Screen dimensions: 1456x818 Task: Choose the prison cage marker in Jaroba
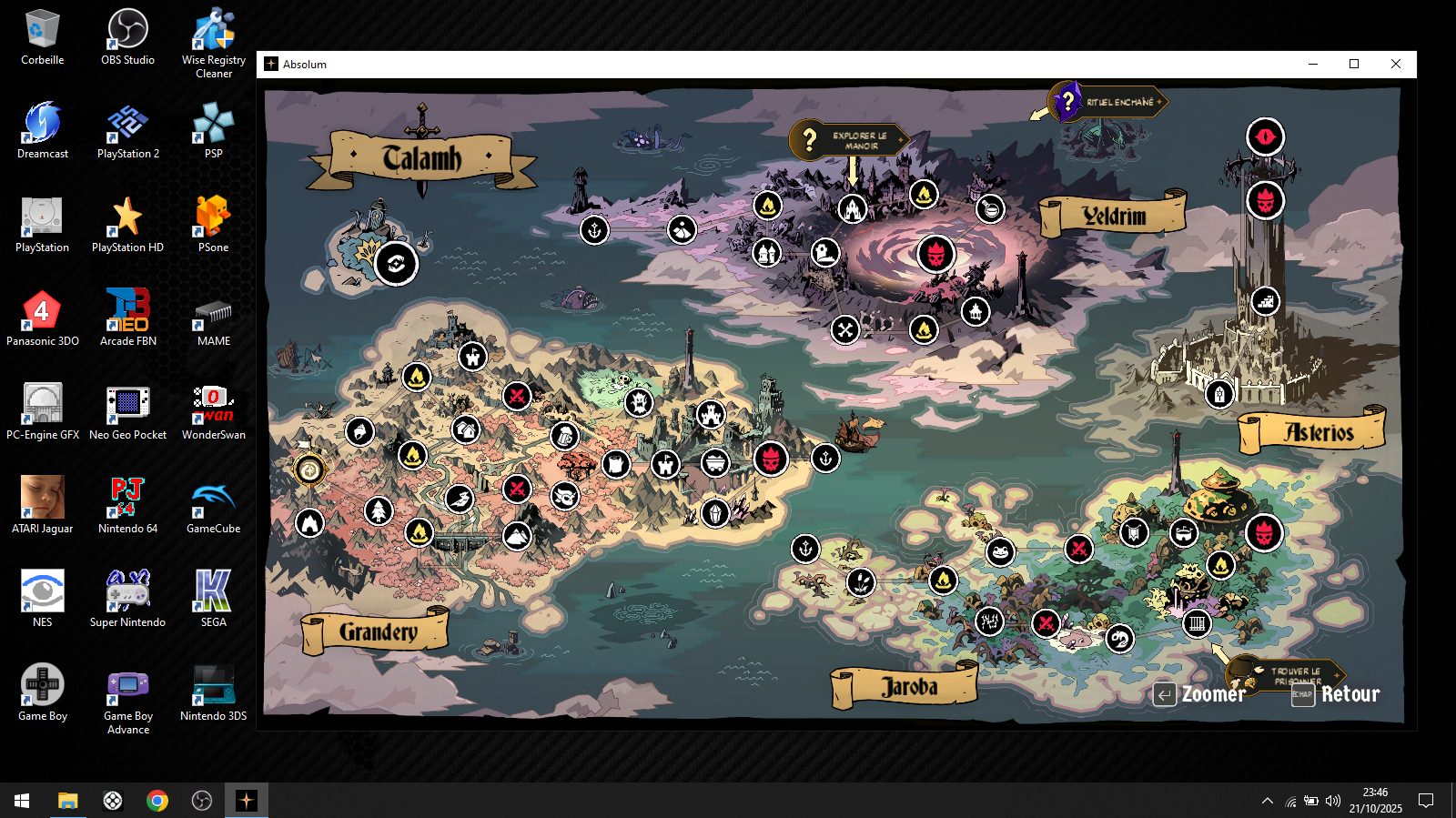(x=1197, y=623)
